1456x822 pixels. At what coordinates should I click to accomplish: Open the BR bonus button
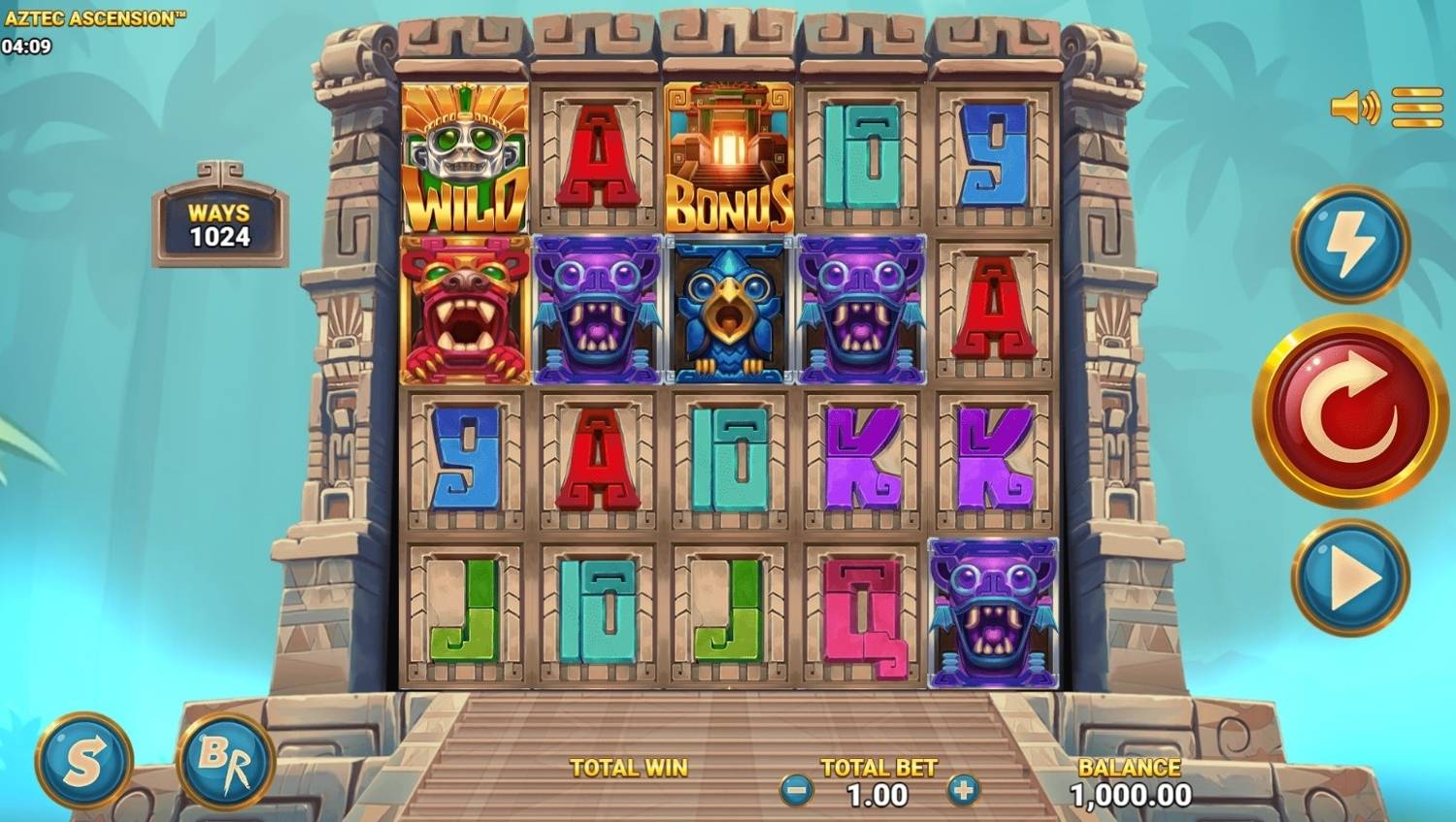pyautogui.click(x=225, y=762)
